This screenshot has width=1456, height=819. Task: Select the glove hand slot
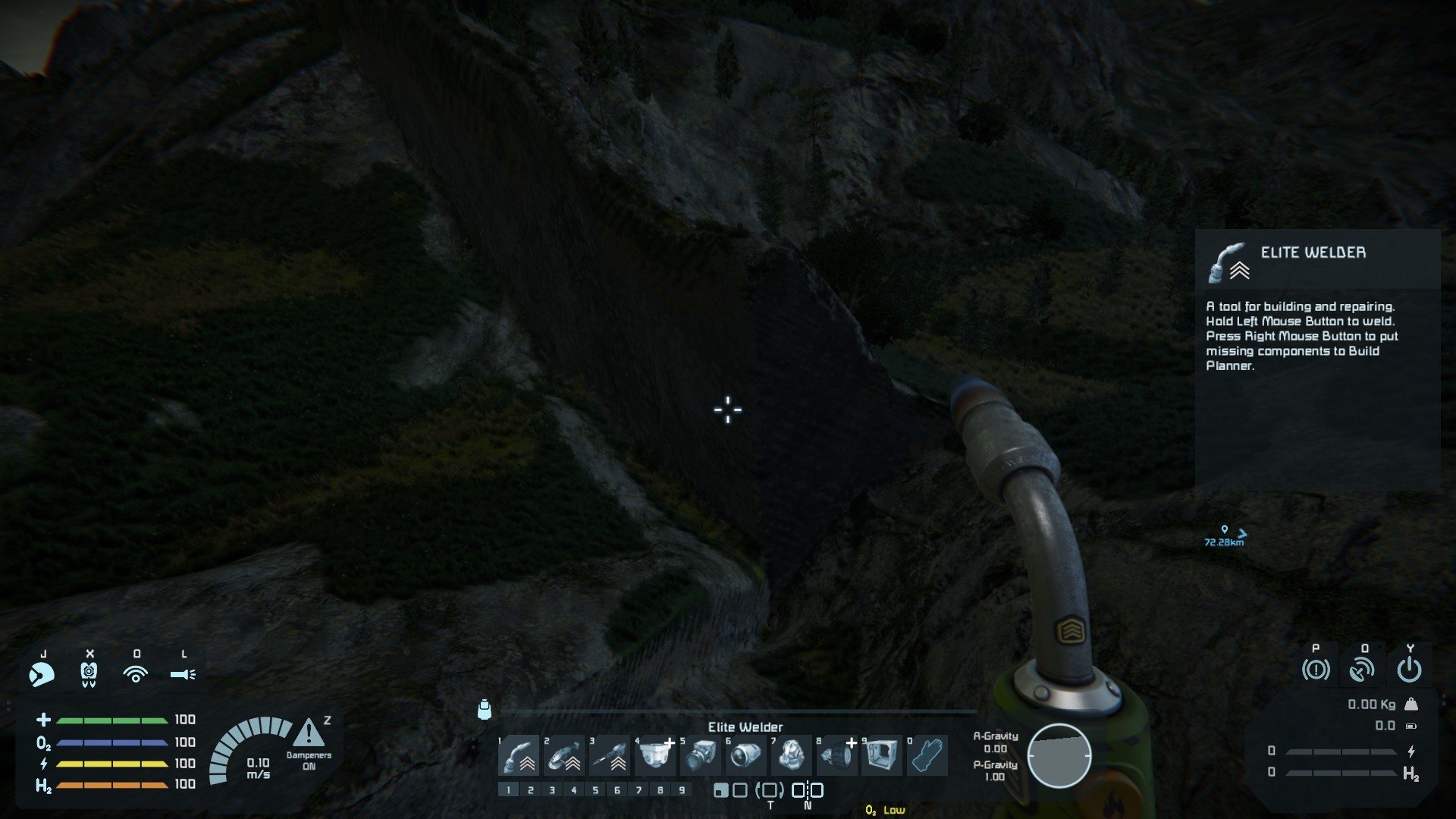click(x=927, y=755)
